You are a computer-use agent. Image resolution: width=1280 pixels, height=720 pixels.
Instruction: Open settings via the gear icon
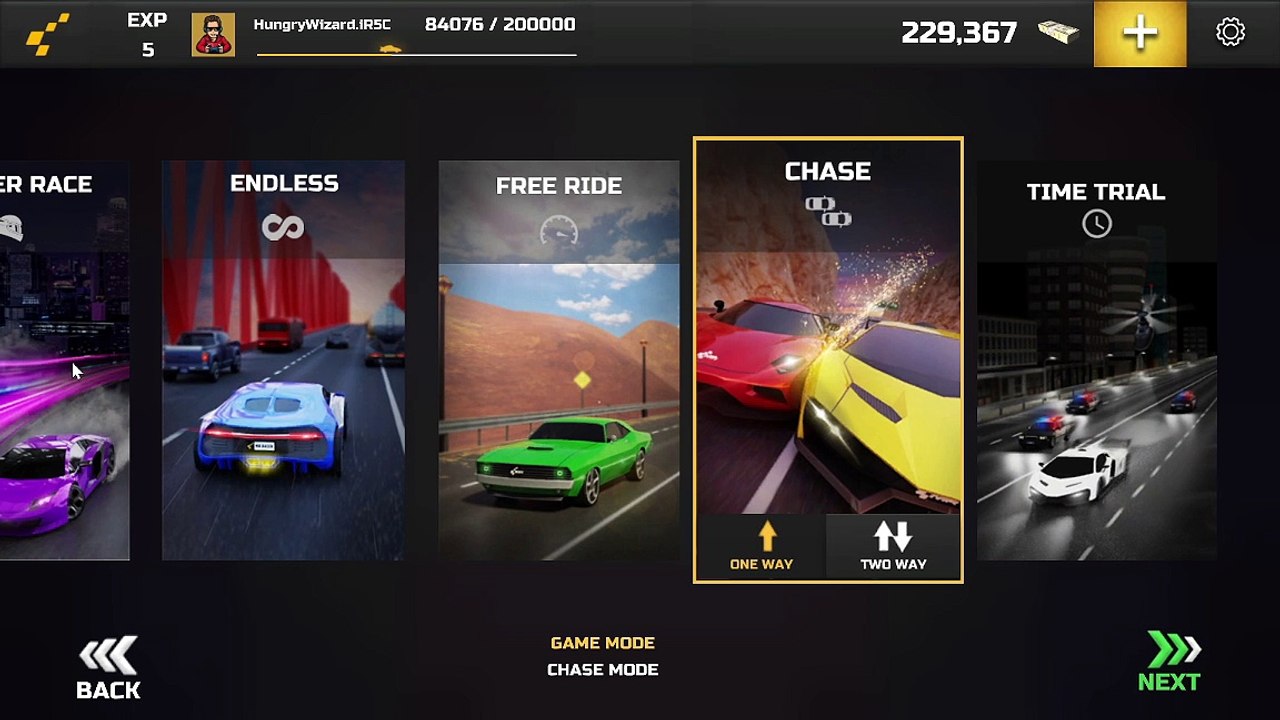click(1230, 33)
